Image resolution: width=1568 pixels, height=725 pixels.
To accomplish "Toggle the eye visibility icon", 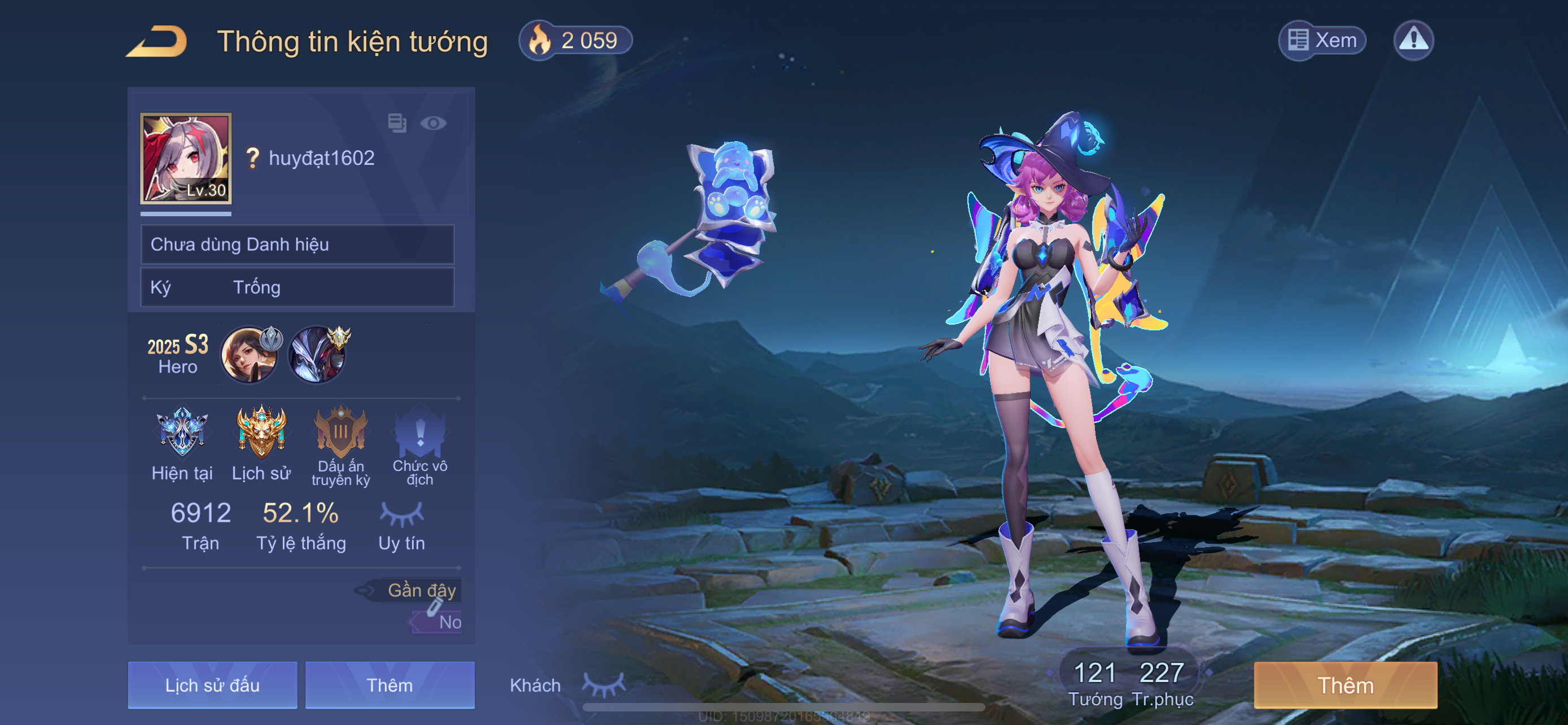I will pos(433,124).
